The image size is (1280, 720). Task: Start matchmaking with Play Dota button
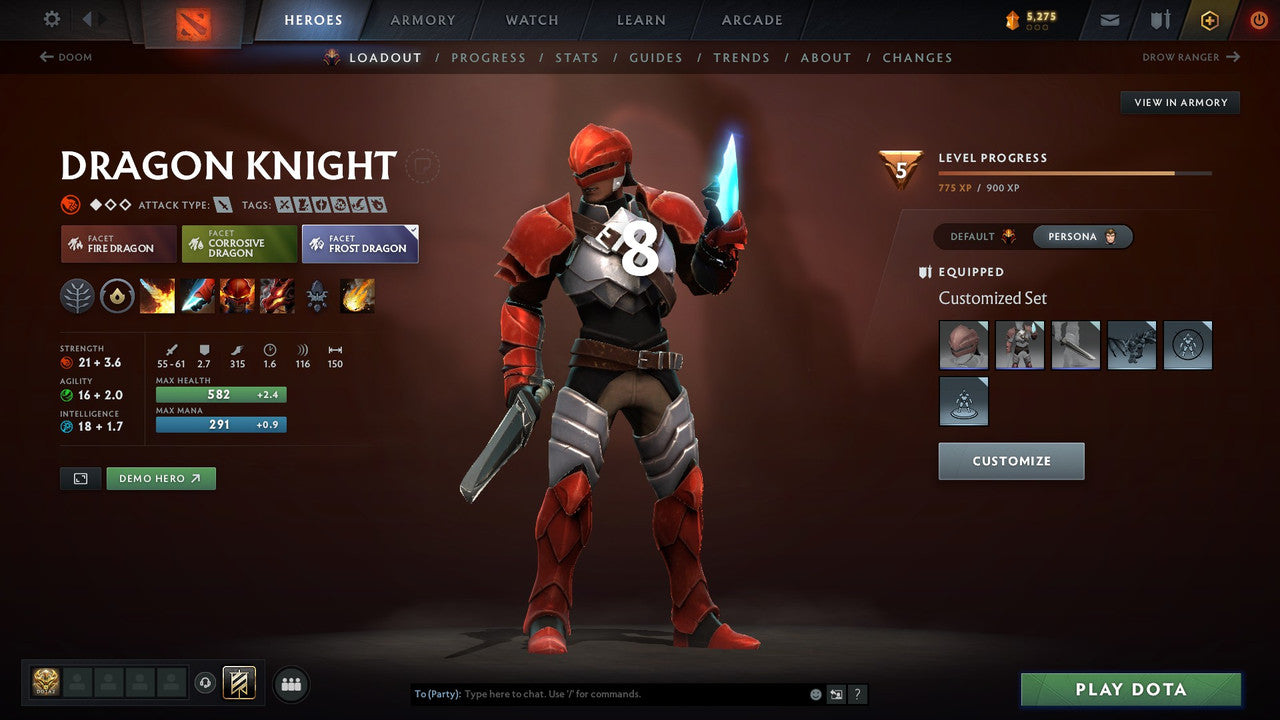(x=1130, y=689)
